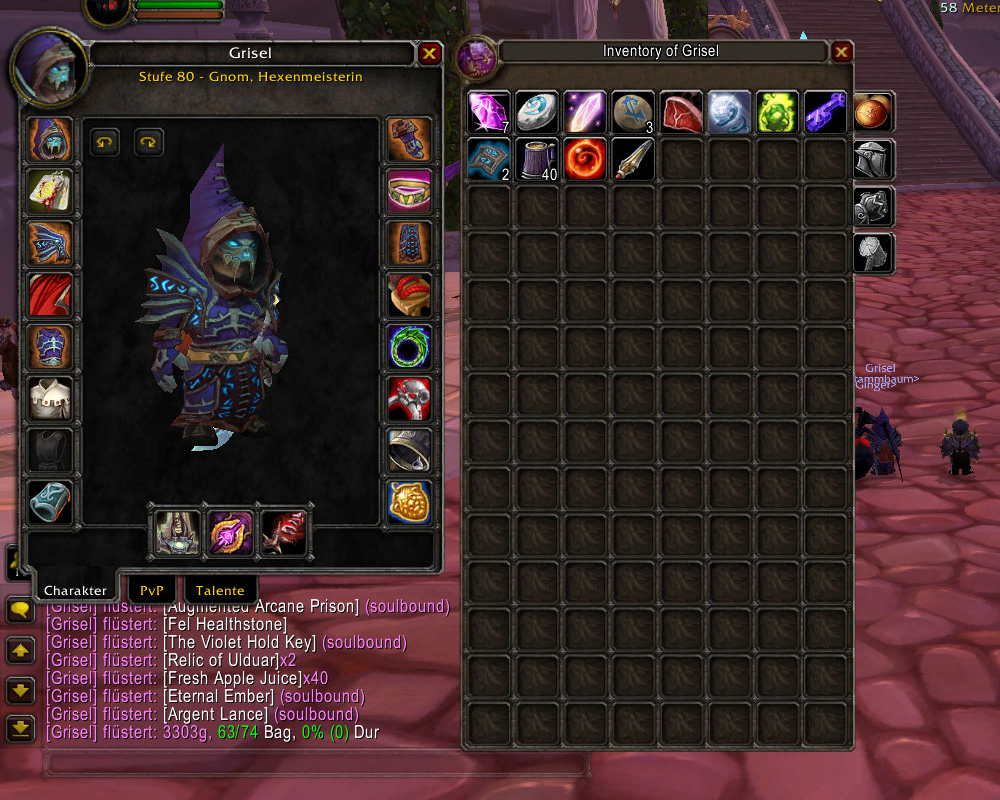Viewport: 1000px width, 800px height.
Task: Select the Charakter tab
Action: (x=75, y=590)
